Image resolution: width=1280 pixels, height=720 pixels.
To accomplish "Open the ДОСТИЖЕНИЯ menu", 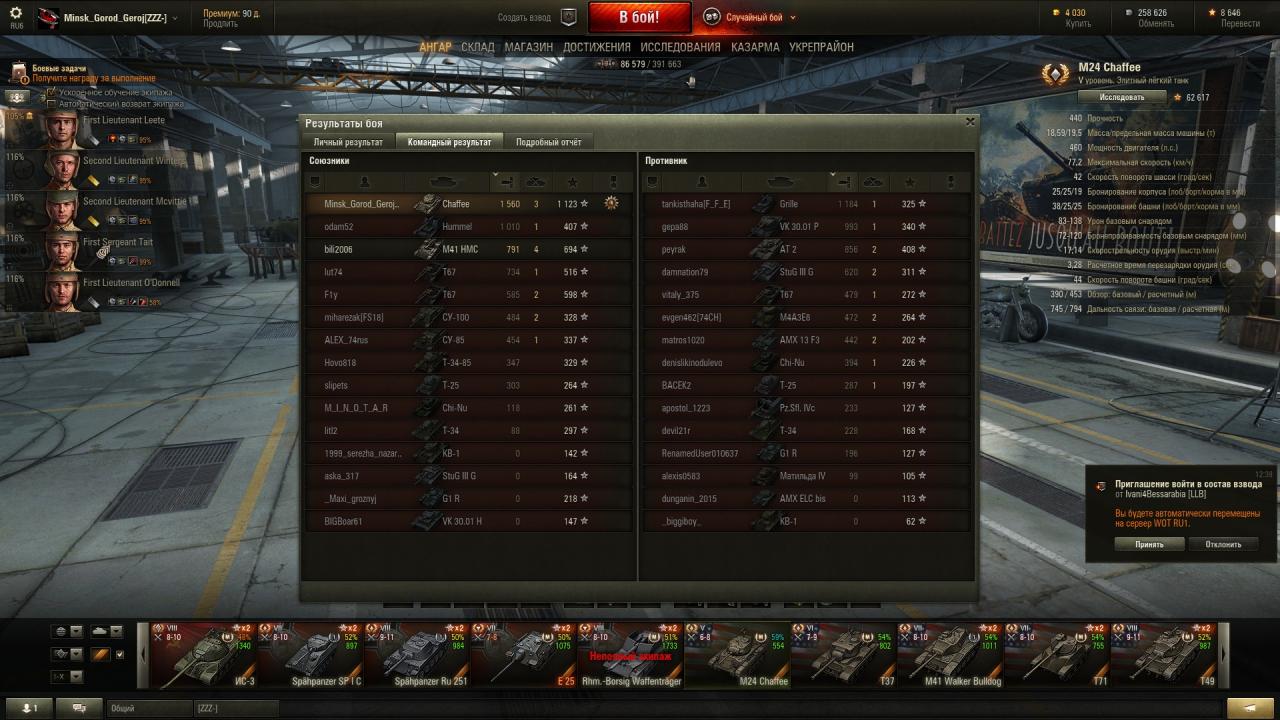I will (x=596, y=47).
